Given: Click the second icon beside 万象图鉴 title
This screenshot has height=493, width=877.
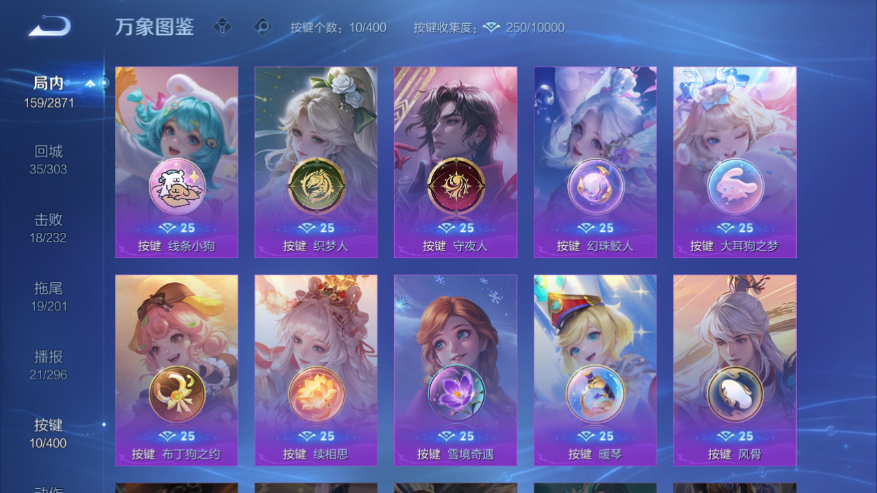Looking at the screenshot, I should 262,27.
